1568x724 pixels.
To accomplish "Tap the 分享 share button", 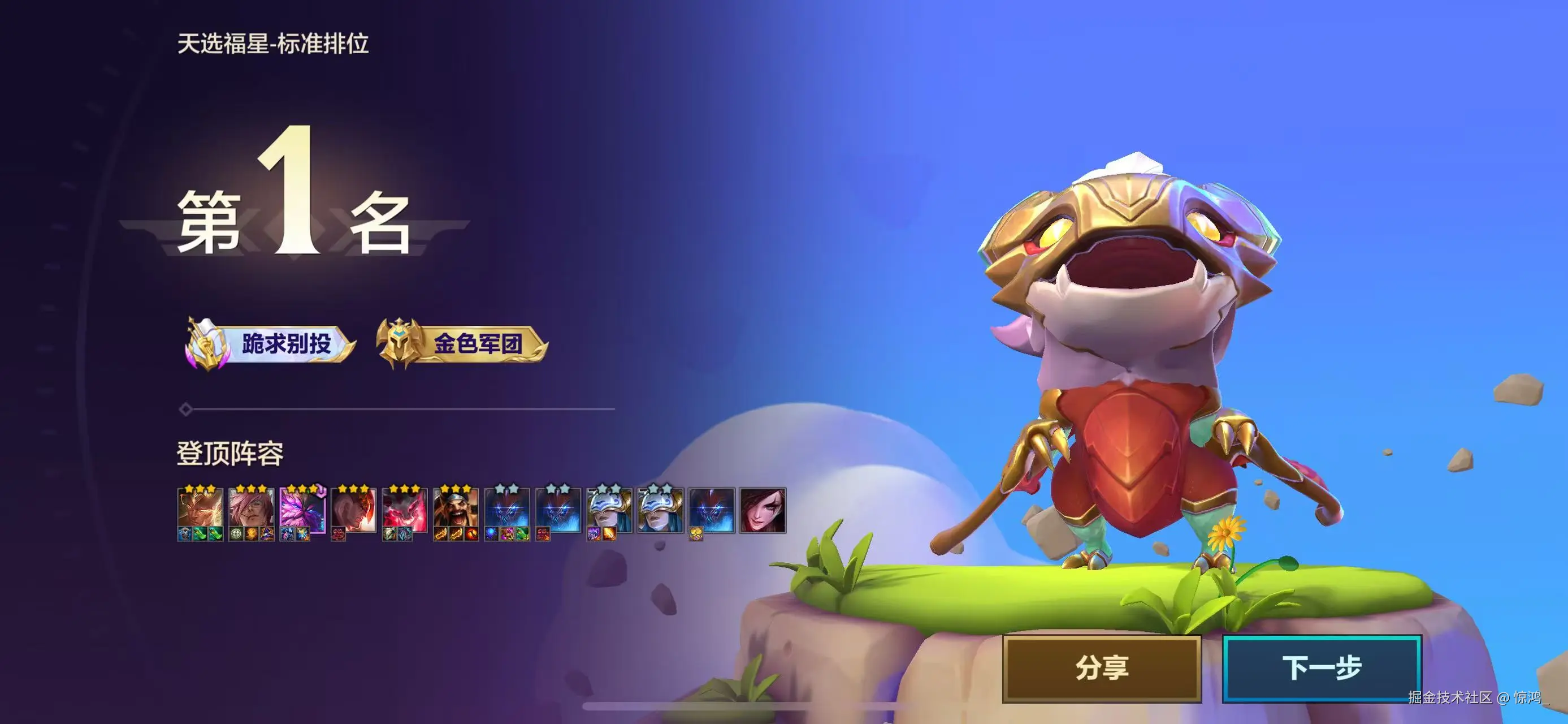I will (x=1102, y=668).
